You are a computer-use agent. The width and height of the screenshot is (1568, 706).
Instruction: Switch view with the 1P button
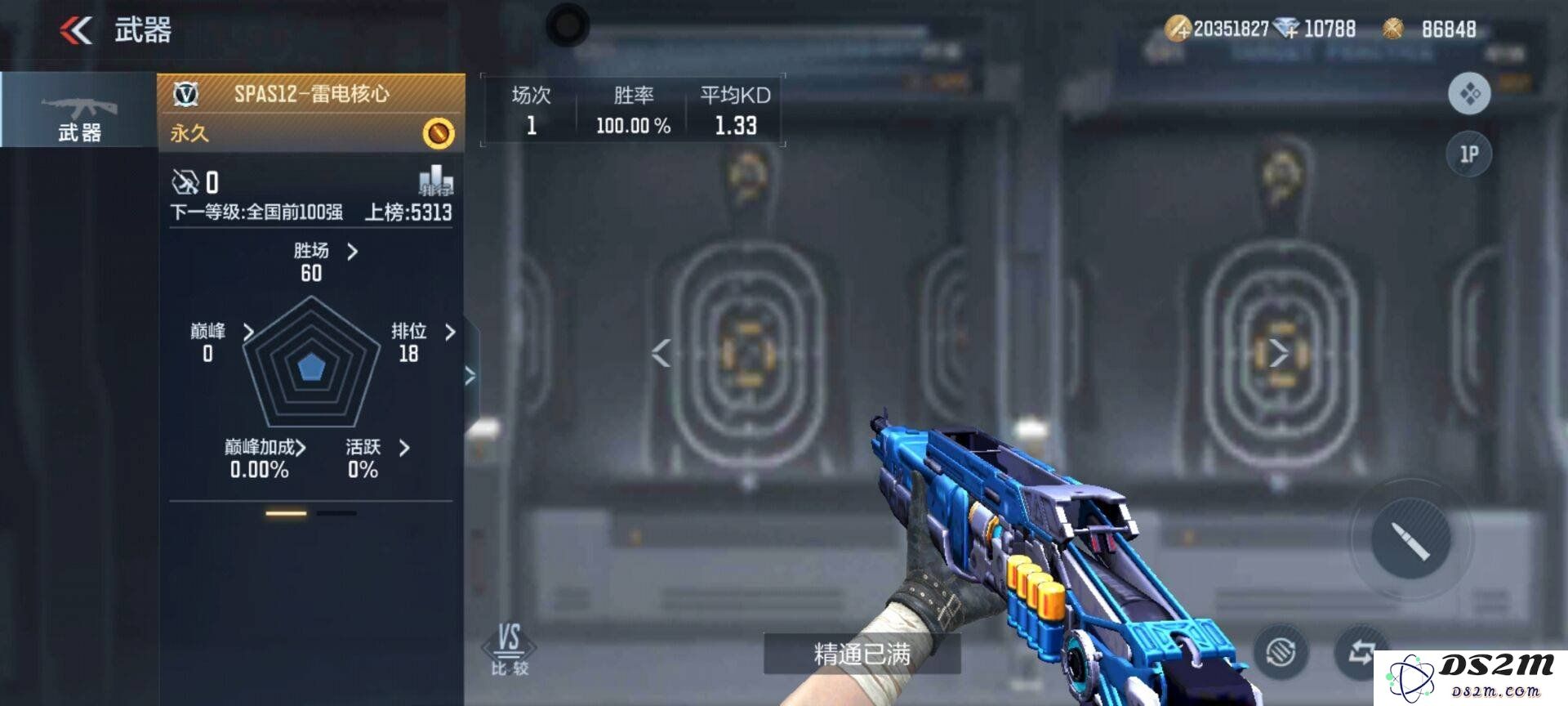(x=1469, y=154)
